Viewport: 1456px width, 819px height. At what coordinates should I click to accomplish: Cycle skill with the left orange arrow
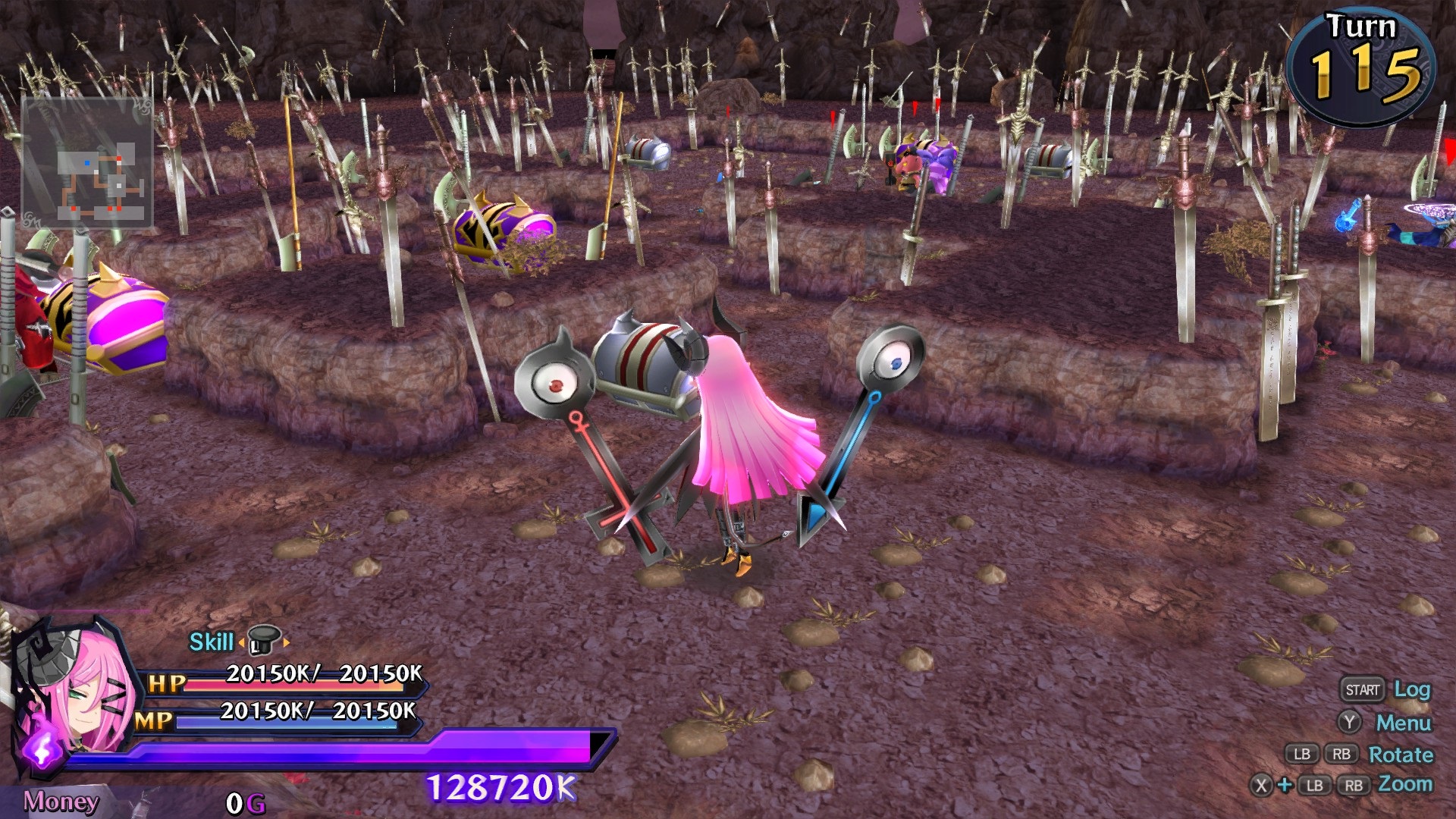point(241,642)
